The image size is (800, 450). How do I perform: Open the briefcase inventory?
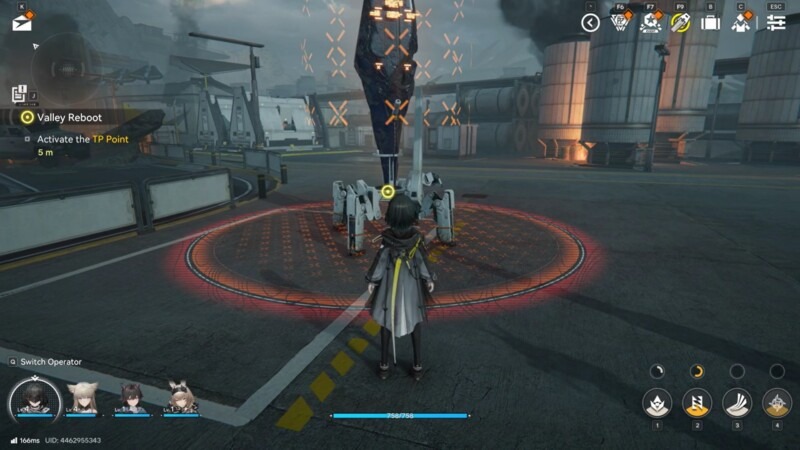tap(710, 23)
